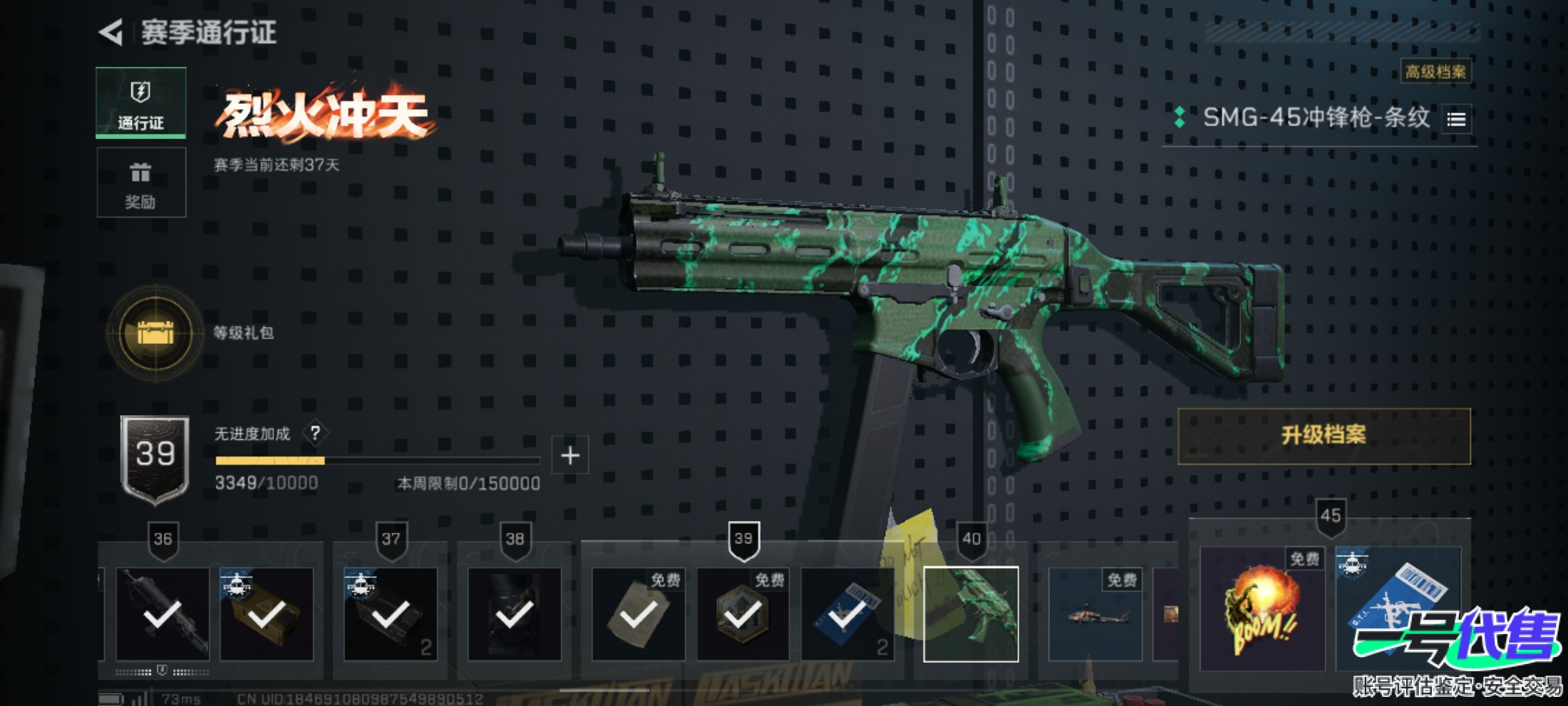Open the 等级礼包 level gift chest
Viewport: 1568px width, 706px height.
point(155,333)
